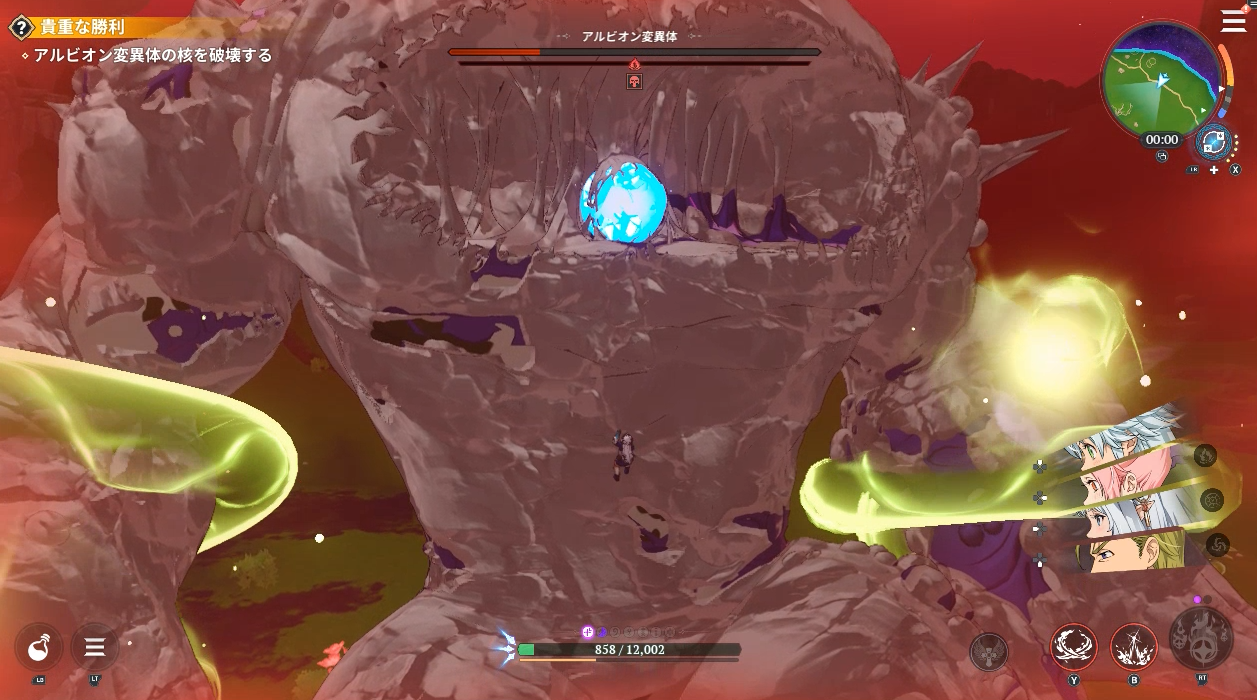Switch to the blond-haired character portrait
The image size is (1257, 700).
pyautogui.click(x=1125, y=553)
